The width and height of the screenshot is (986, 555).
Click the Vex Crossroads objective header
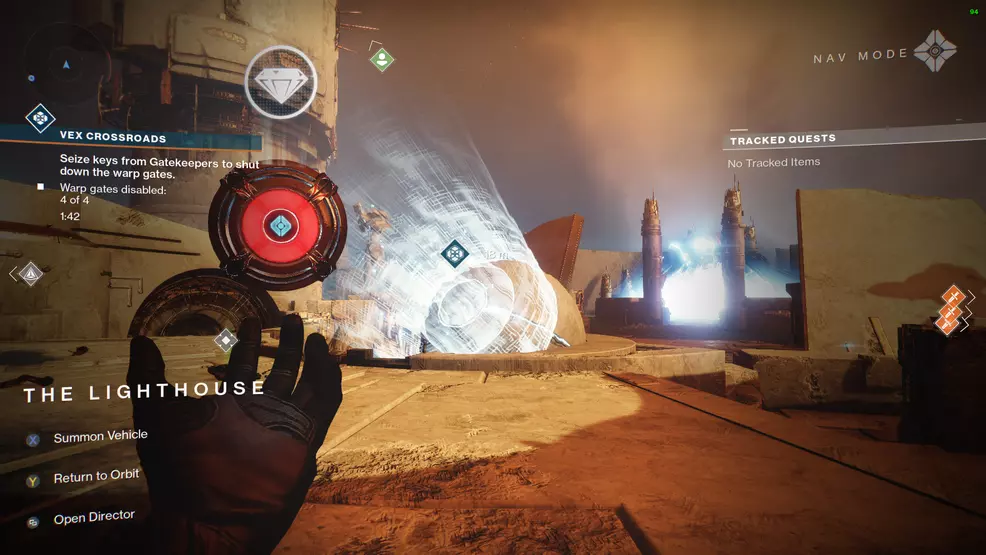[112, 138]
